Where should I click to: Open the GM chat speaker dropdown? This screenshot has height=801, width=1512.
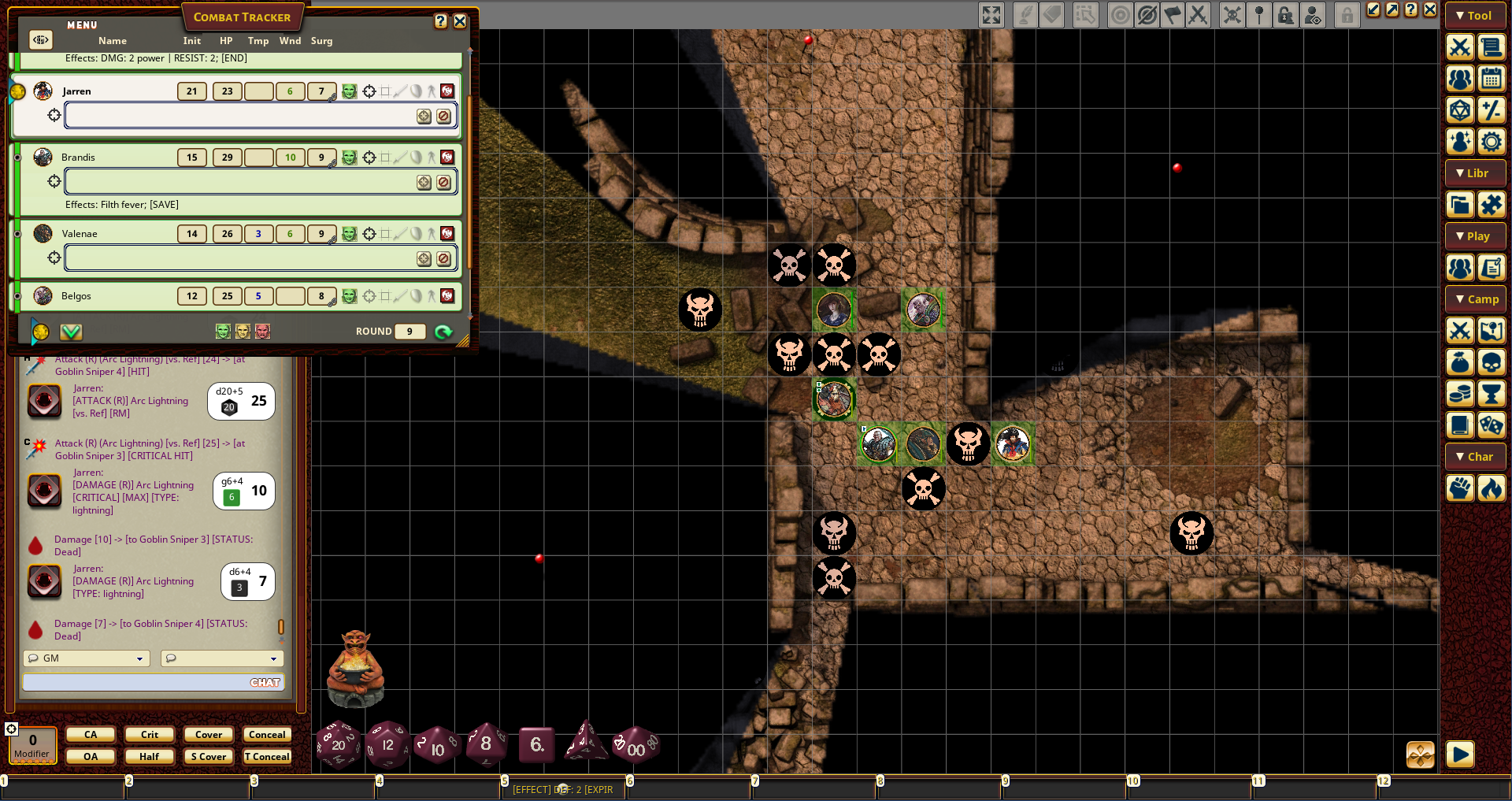[87, 658]
